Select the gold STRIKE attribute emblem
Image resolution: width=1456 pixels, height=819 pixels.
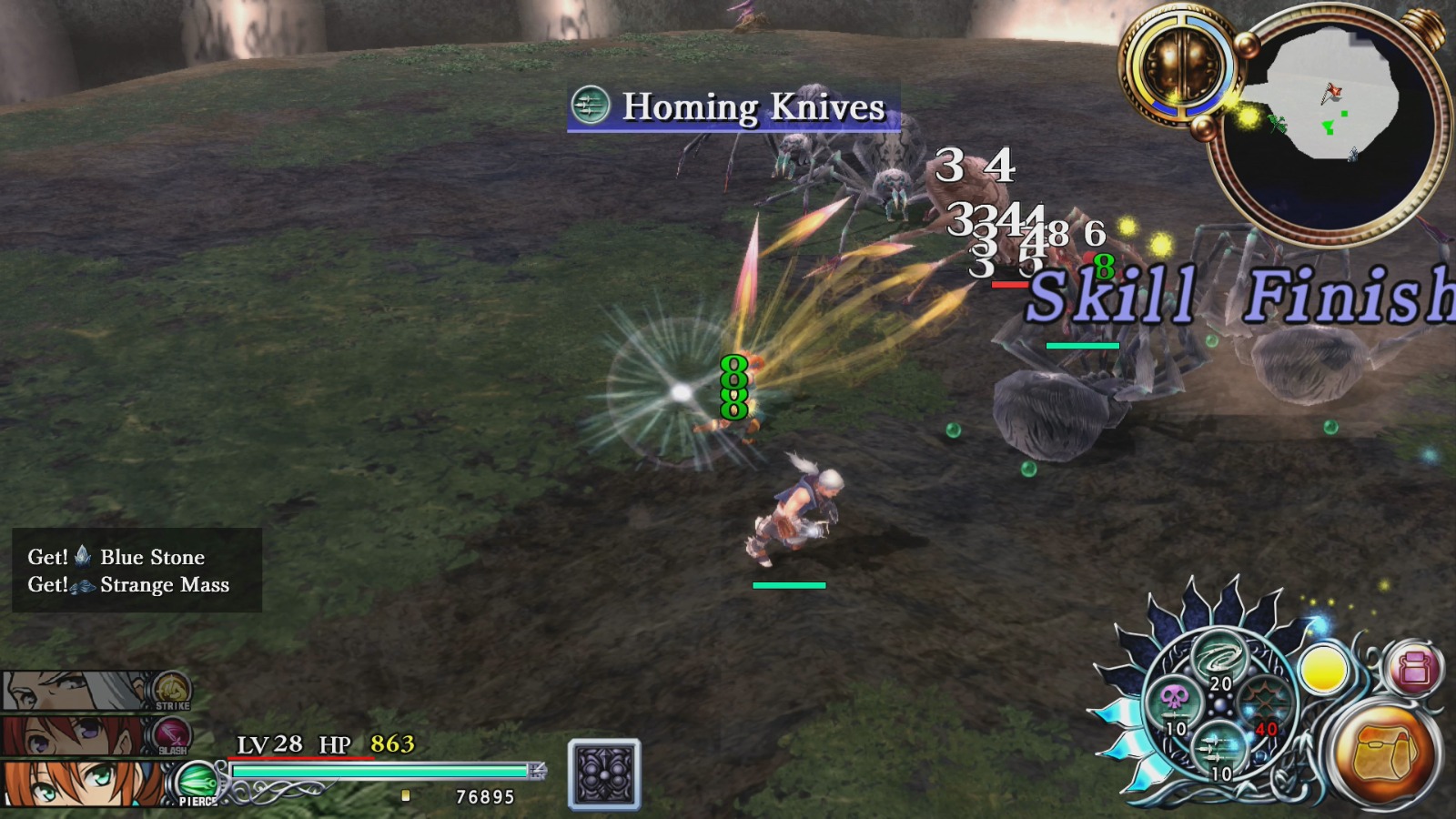171,690
